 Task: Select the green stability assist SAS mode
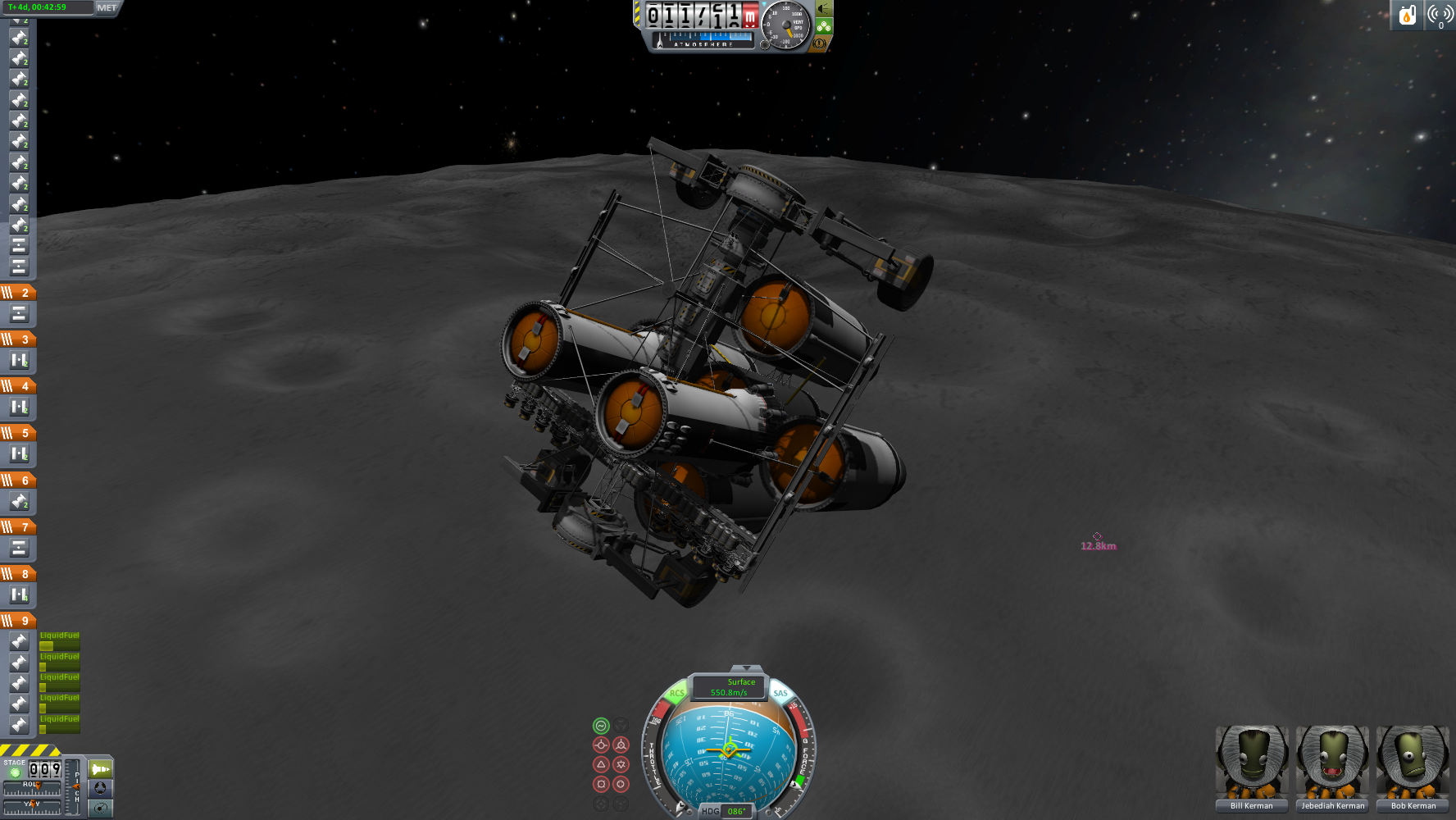pyautogui.click(x=601, y=726)
